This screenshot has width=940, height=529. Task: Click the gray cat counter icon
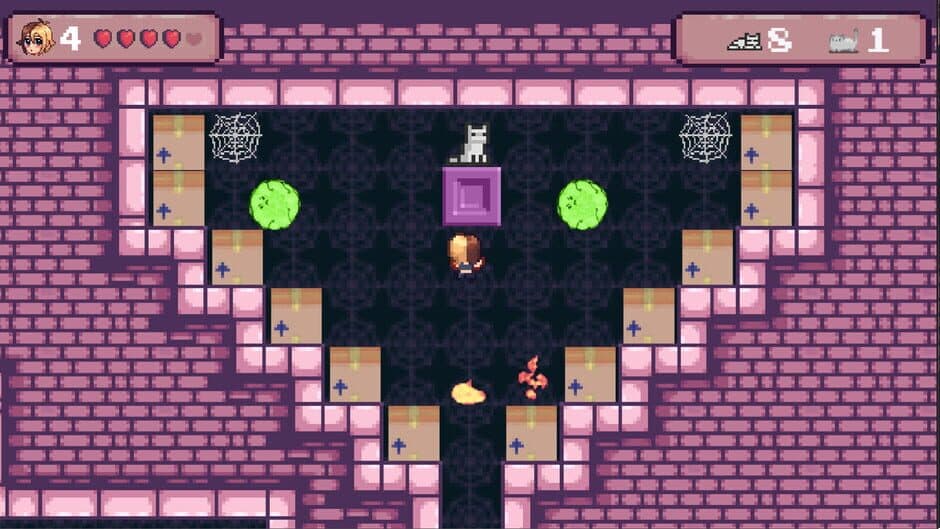pos(843,41)
